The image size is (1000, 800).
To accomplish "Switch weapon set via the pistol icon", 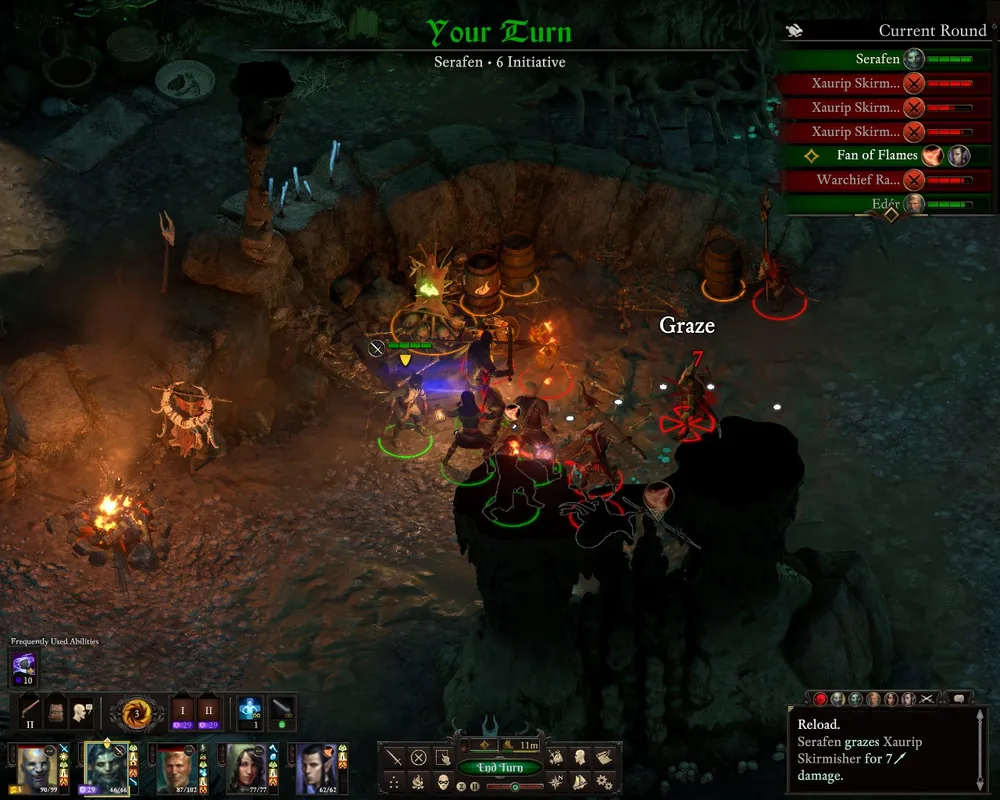I will (30, 711).
